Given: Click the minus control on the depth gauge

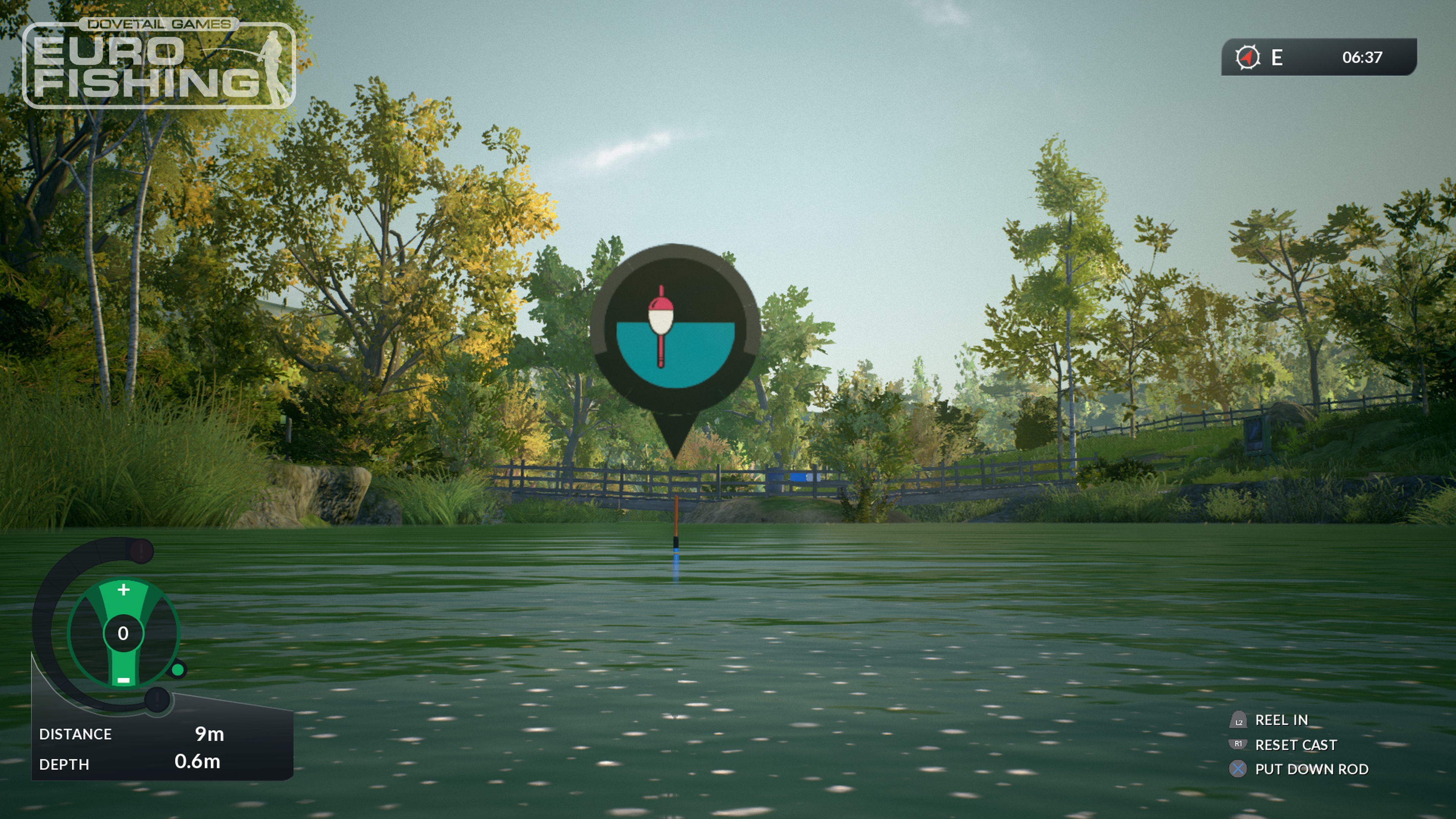Looking at the screenshot, I should [124, 681].
